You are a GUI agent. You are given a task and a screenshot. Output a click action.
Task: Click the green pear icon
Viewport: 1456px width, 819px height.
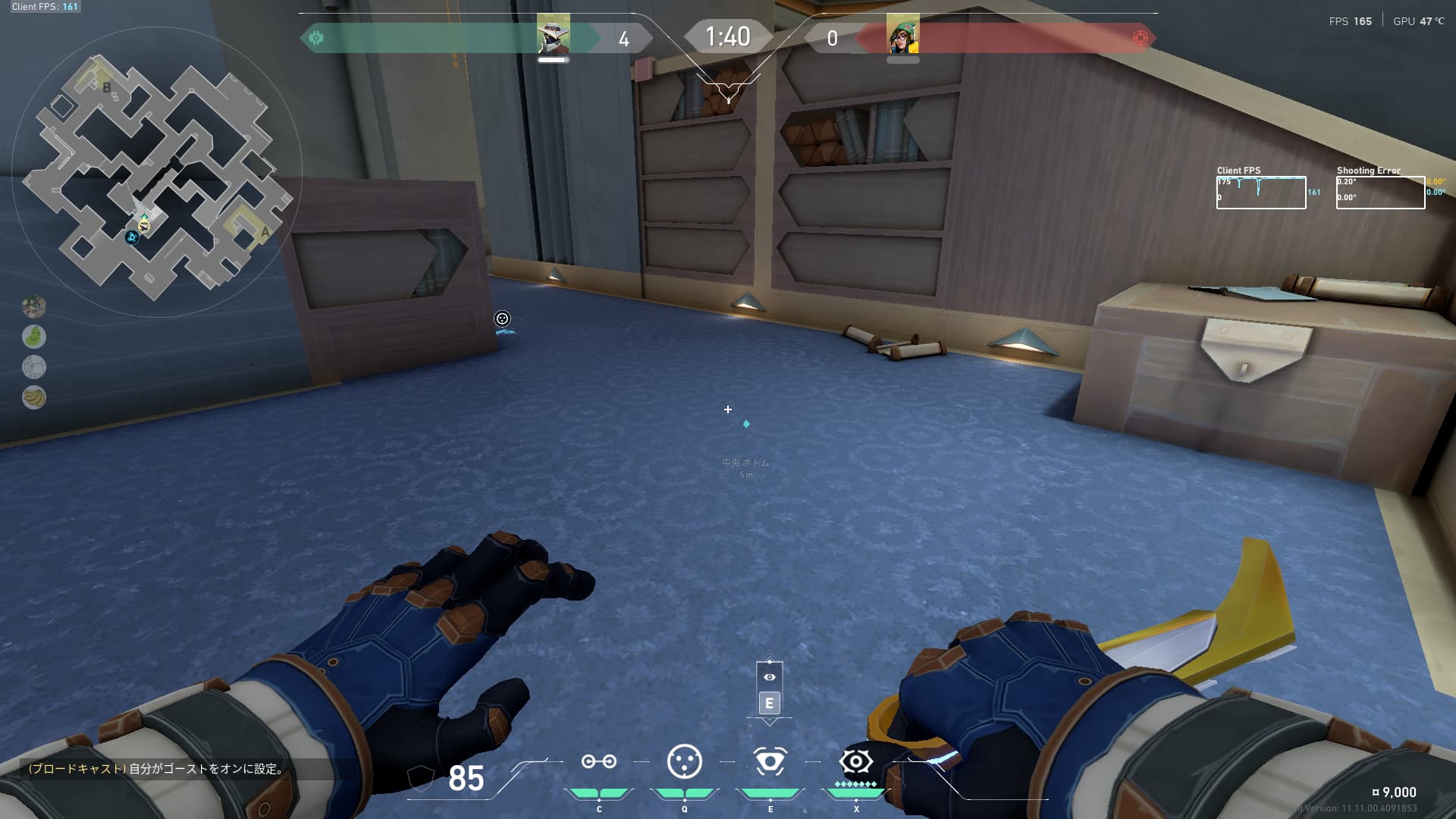(34, 336)
